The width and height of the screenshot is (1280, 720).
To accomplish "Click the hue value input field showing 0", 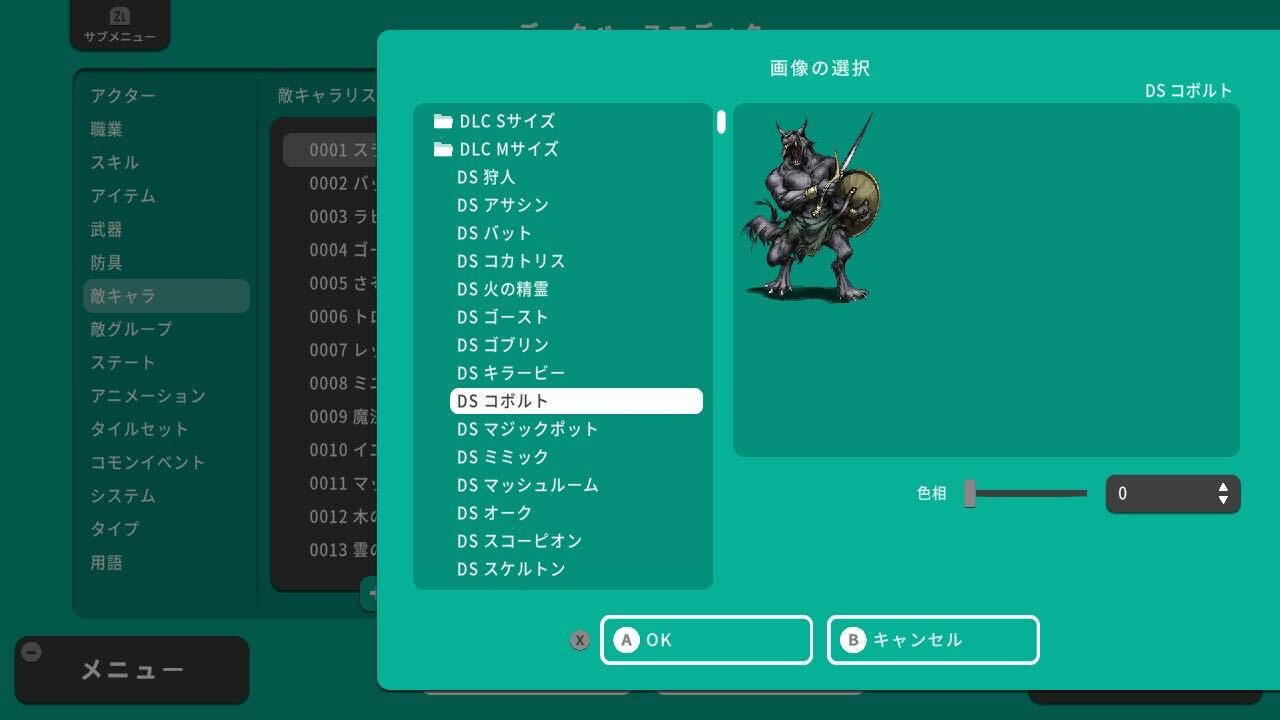I will tap(1160, 493).
